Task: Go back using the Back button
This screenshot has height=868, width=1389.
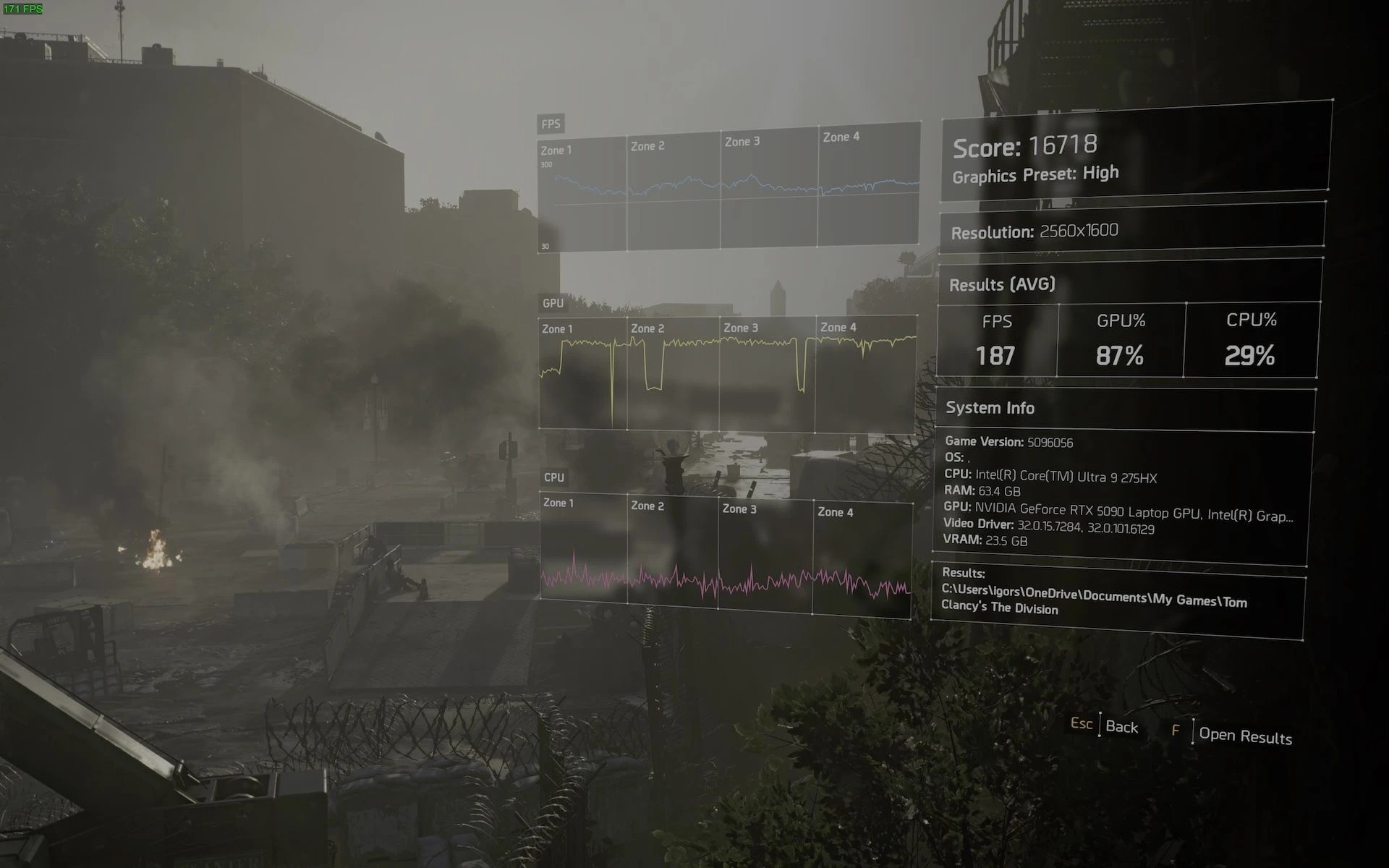Action: 1121,726
